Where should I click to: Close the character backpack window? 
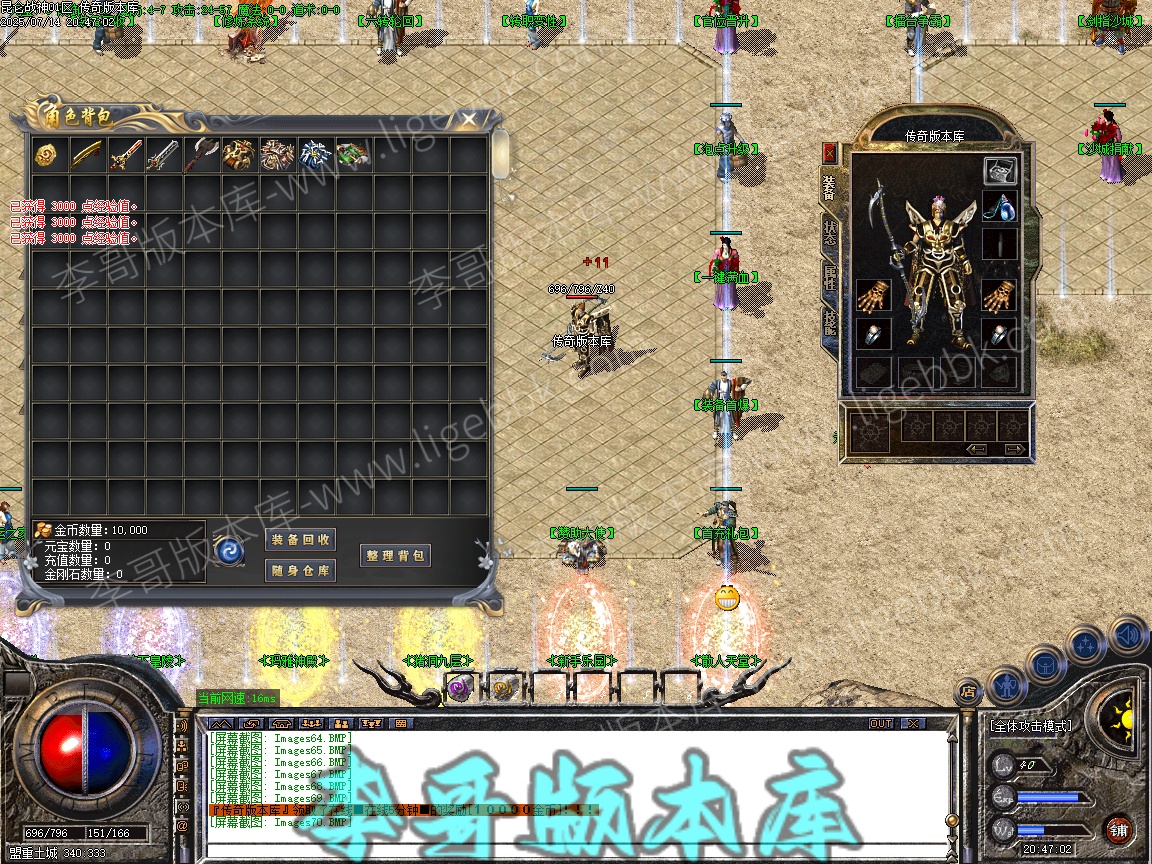[x=469, y=120]
